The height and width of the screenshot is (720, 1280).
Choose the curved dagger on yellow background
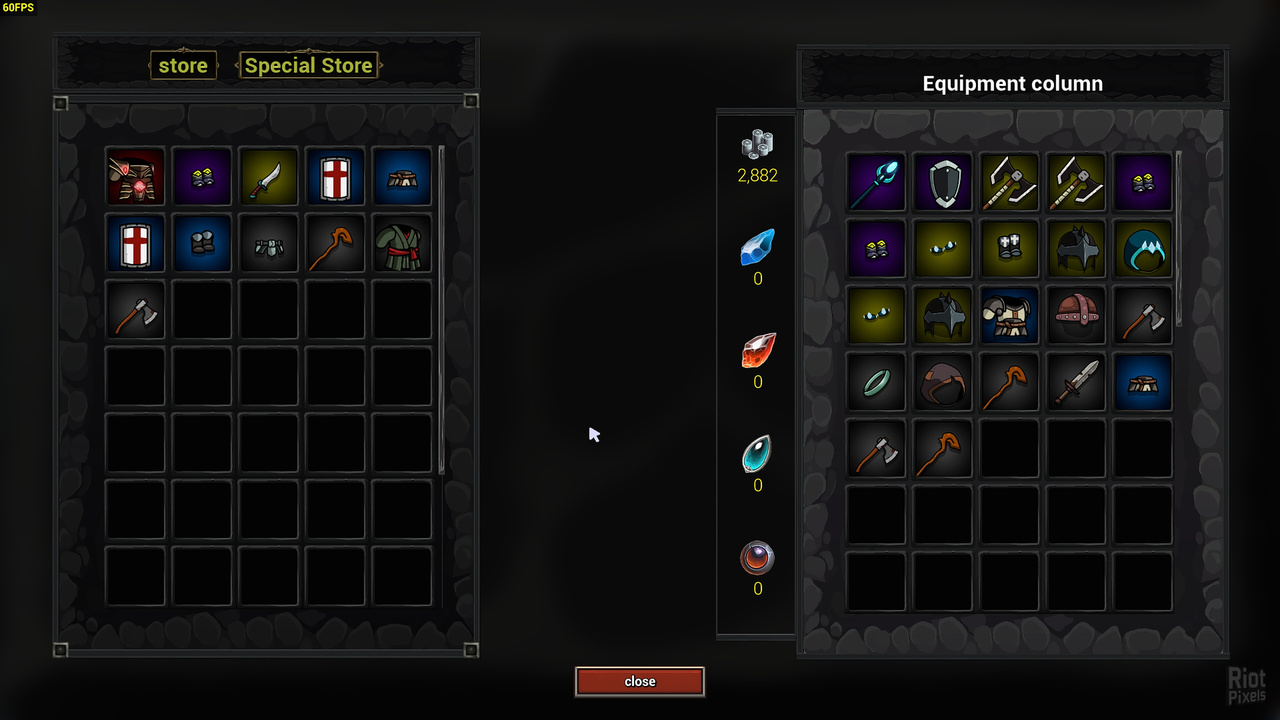coord(269,177)
